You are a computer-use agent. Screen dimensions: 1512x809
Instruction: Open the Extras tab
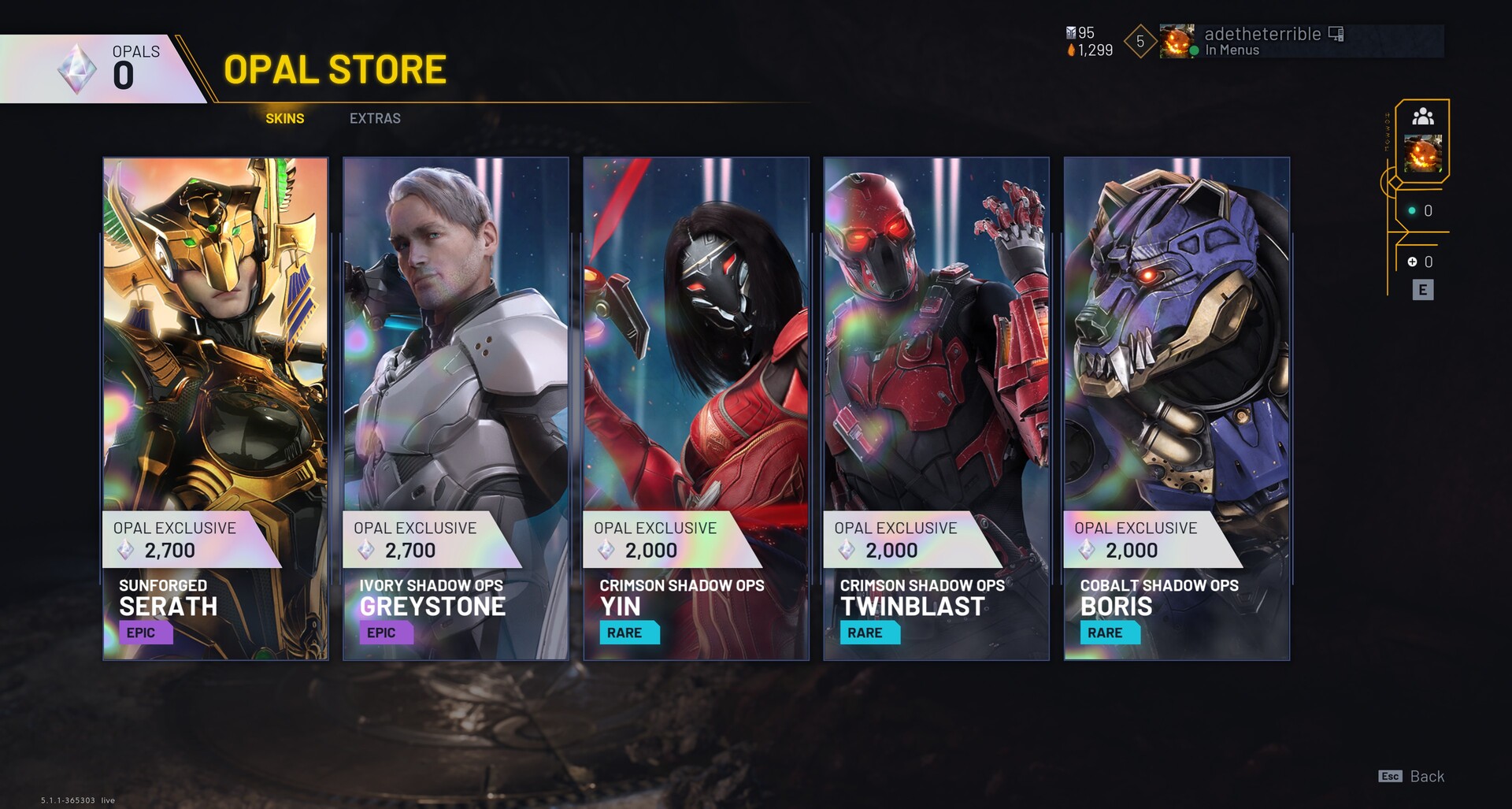click(x=375, y=118)
